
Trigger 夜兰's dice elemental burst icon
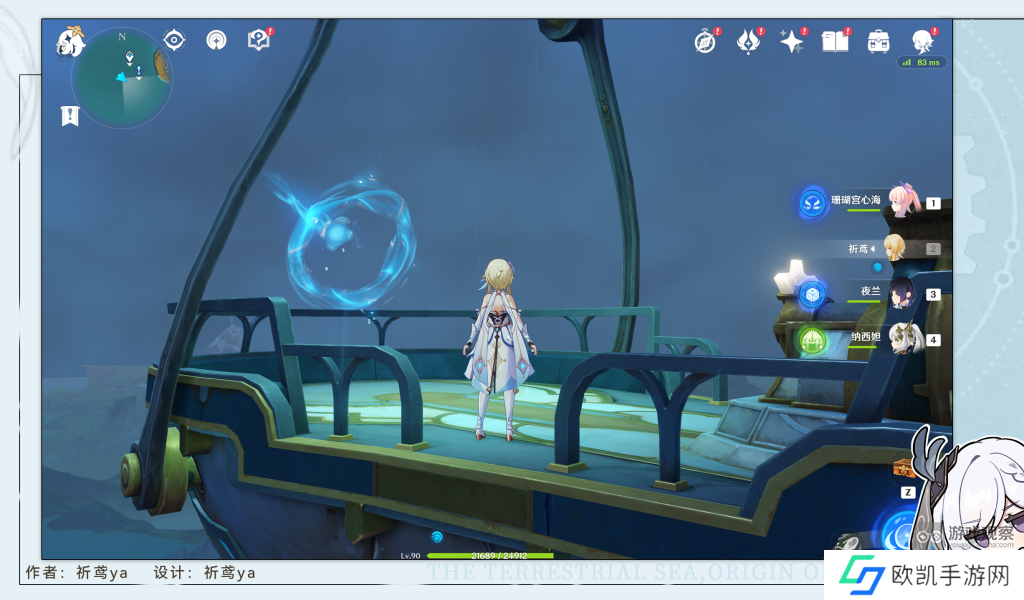812,294
